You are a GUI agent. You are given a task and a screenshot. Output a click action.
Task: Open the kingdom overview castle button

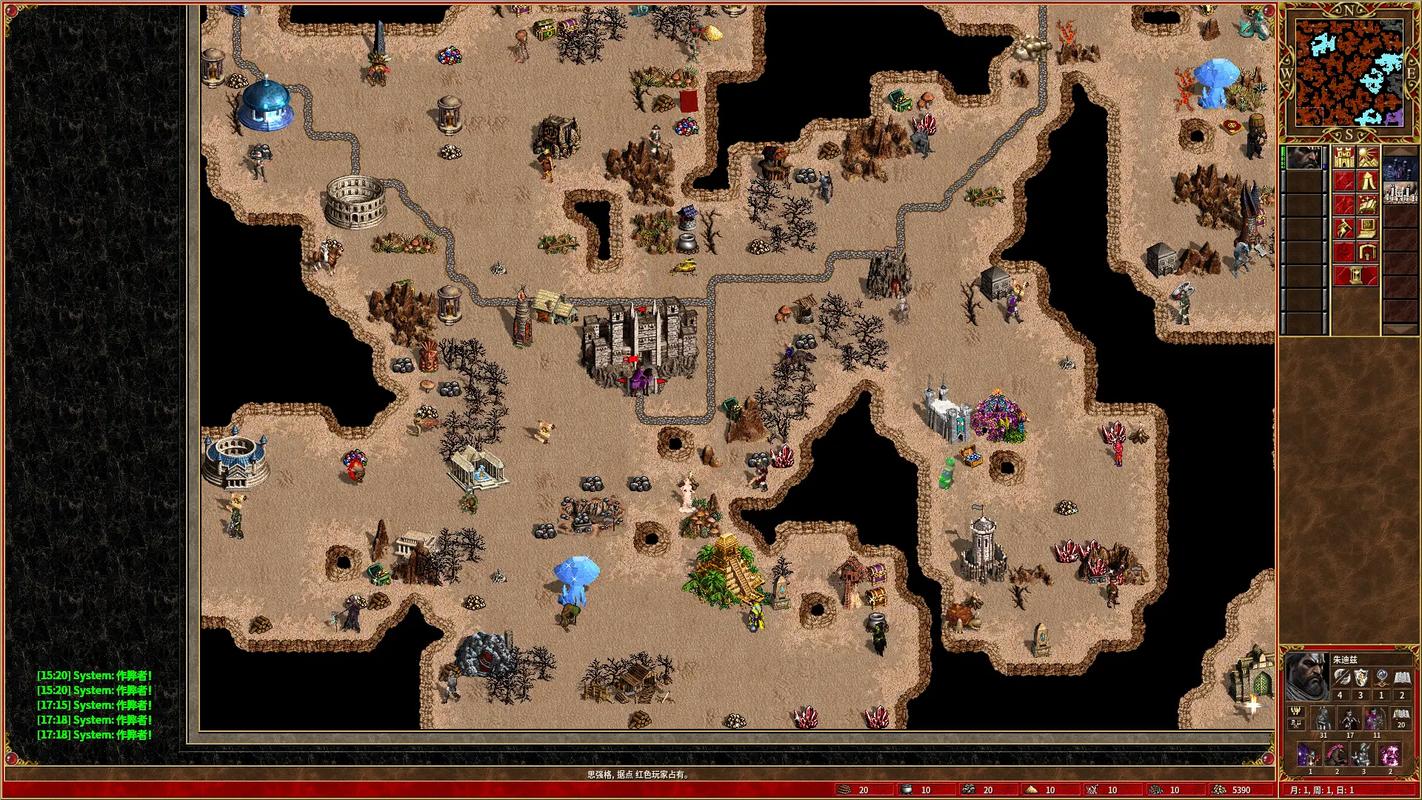1344,158
